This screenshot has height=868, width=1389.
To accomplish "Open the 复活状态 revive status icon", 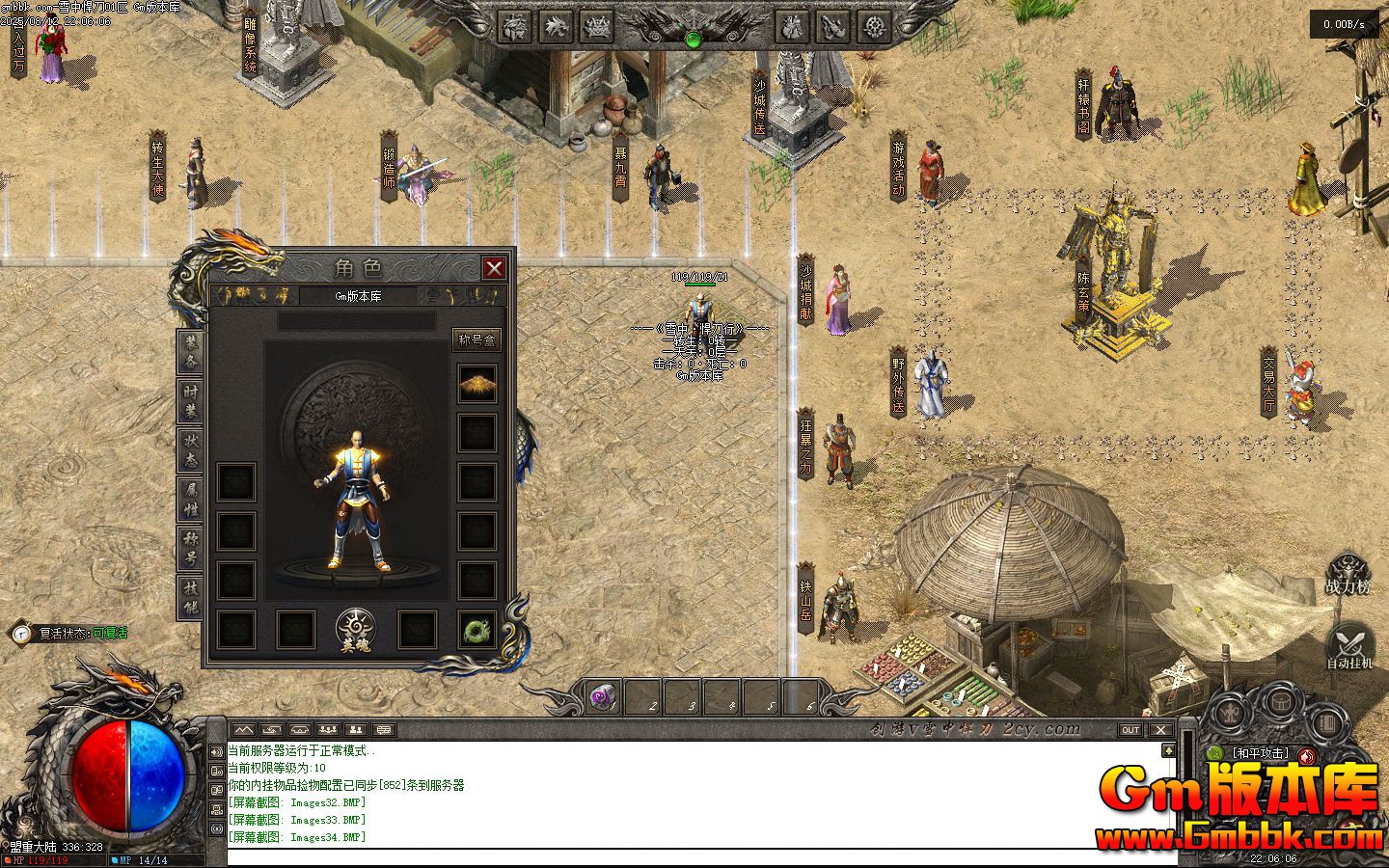I will [21, 634].
